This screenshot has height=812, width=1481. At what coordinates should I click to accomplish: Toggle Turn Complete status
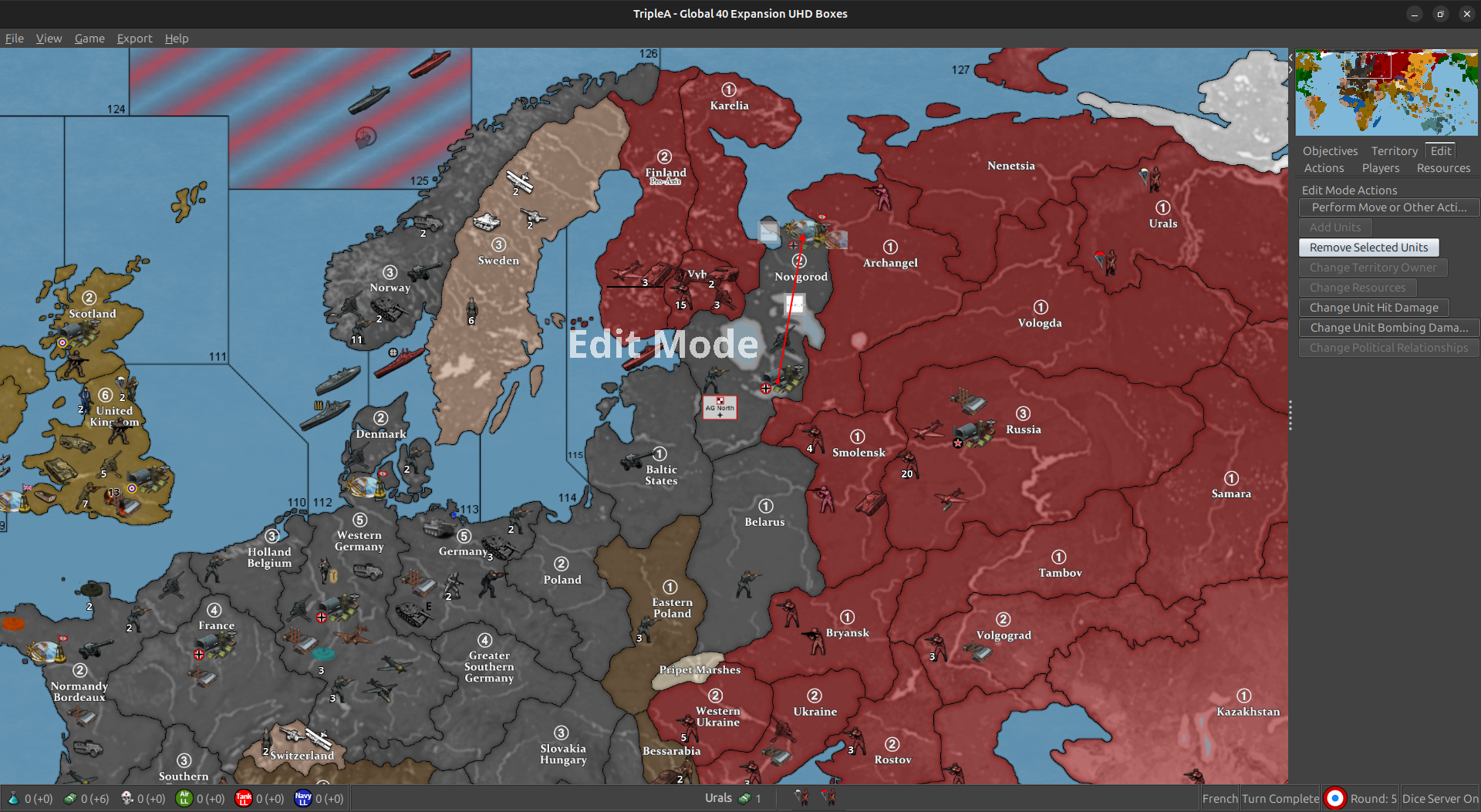tap(1279, 798)
